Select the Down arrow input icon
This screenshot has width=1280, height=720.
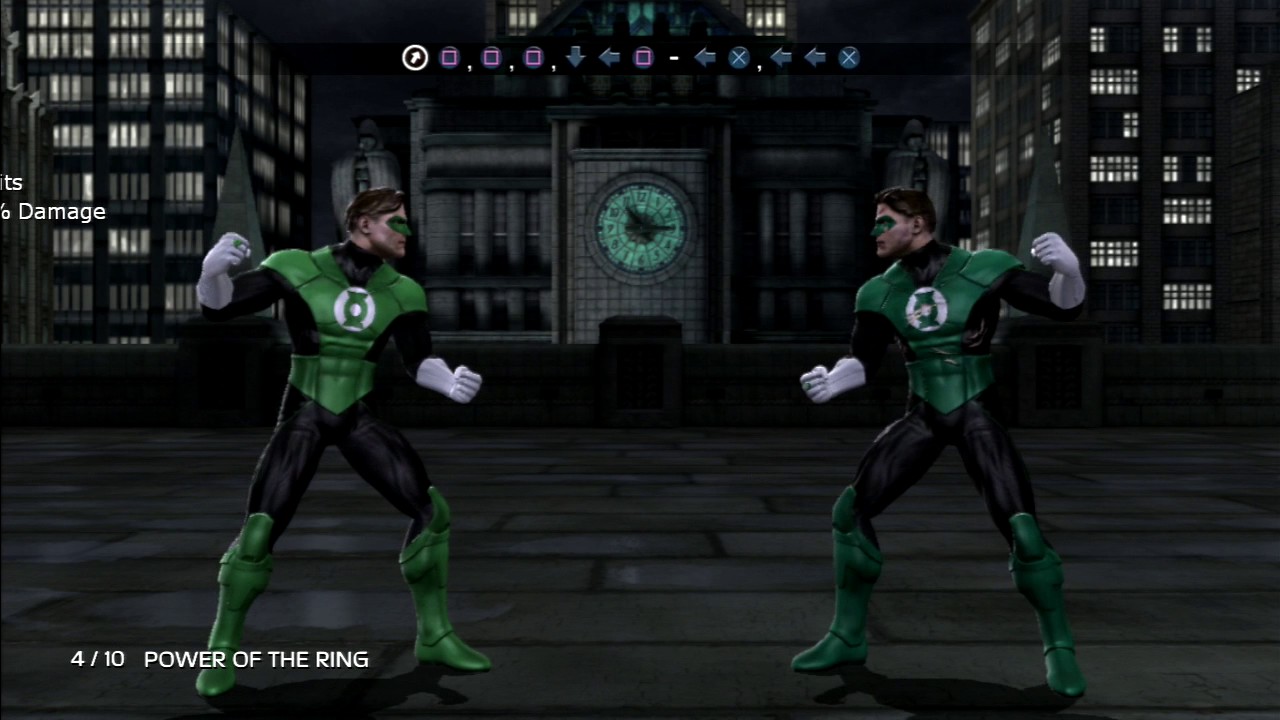576,57
